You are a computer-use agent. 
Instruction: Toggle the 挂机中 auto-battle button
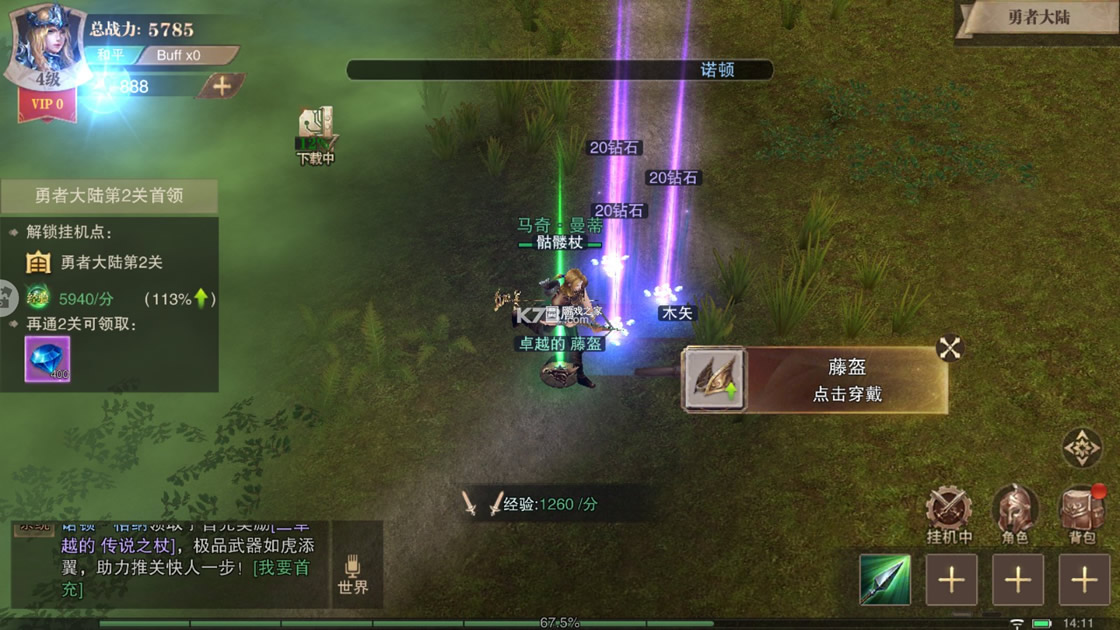coord(948,514)
